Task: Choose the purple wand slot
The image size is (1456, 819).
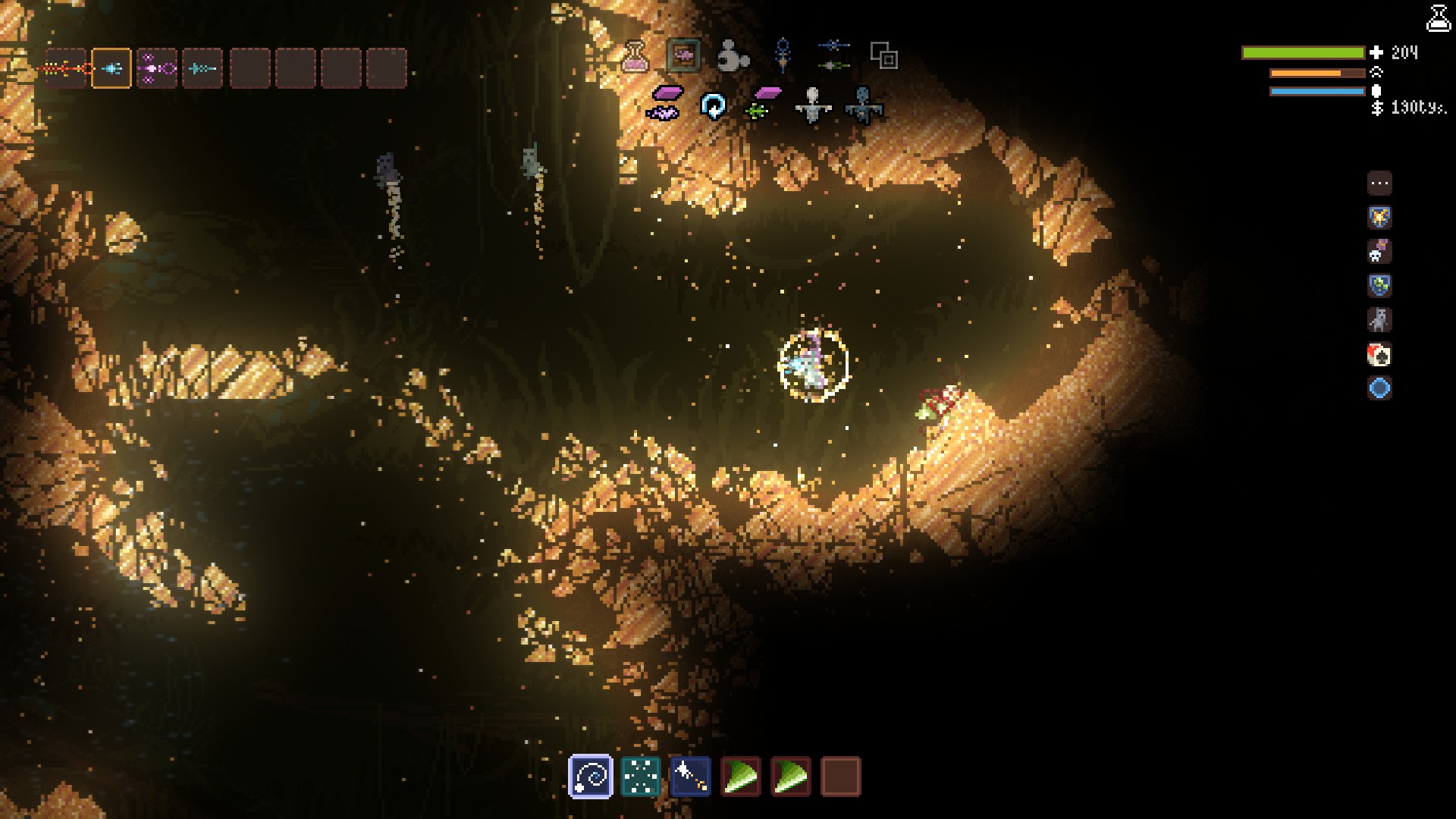Action: pos(157,69)
